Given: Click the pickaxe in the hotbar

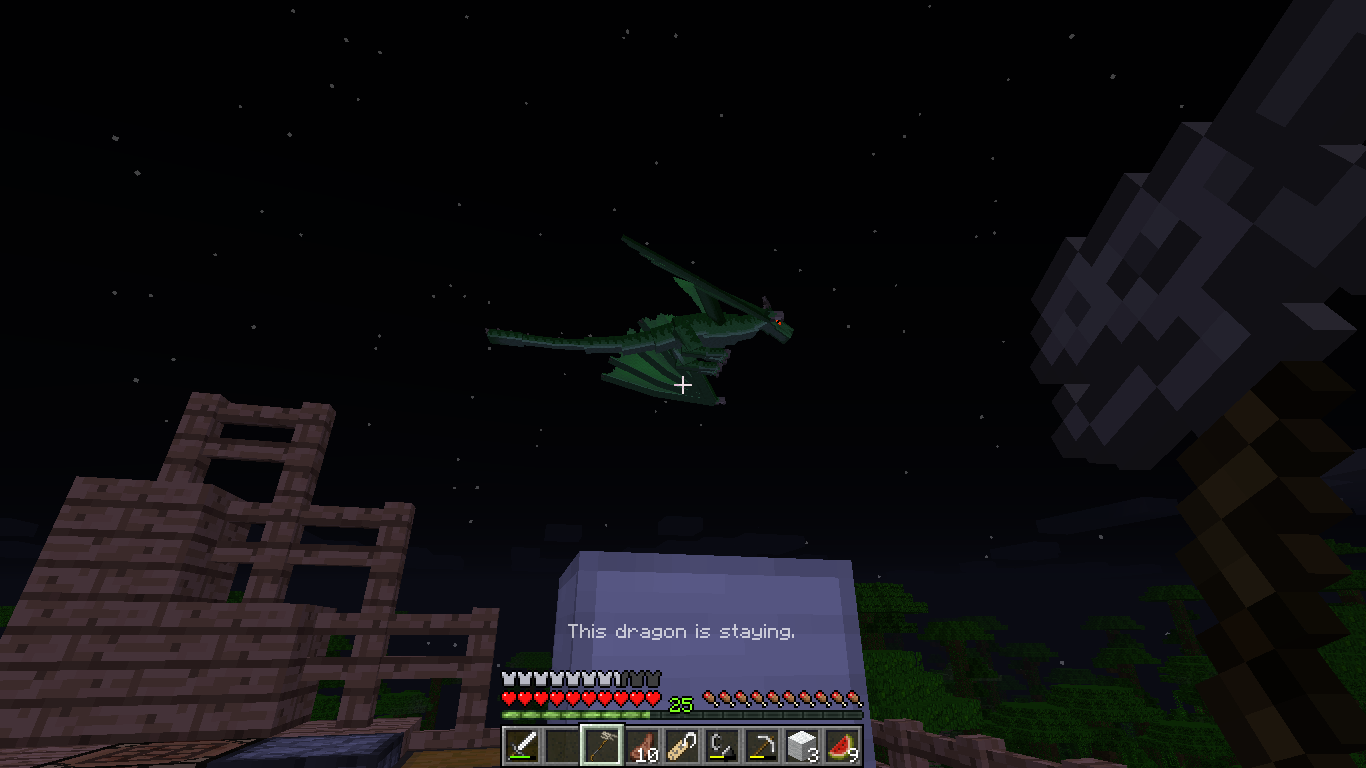Looking at the screenshot, I should pos(763,745).
